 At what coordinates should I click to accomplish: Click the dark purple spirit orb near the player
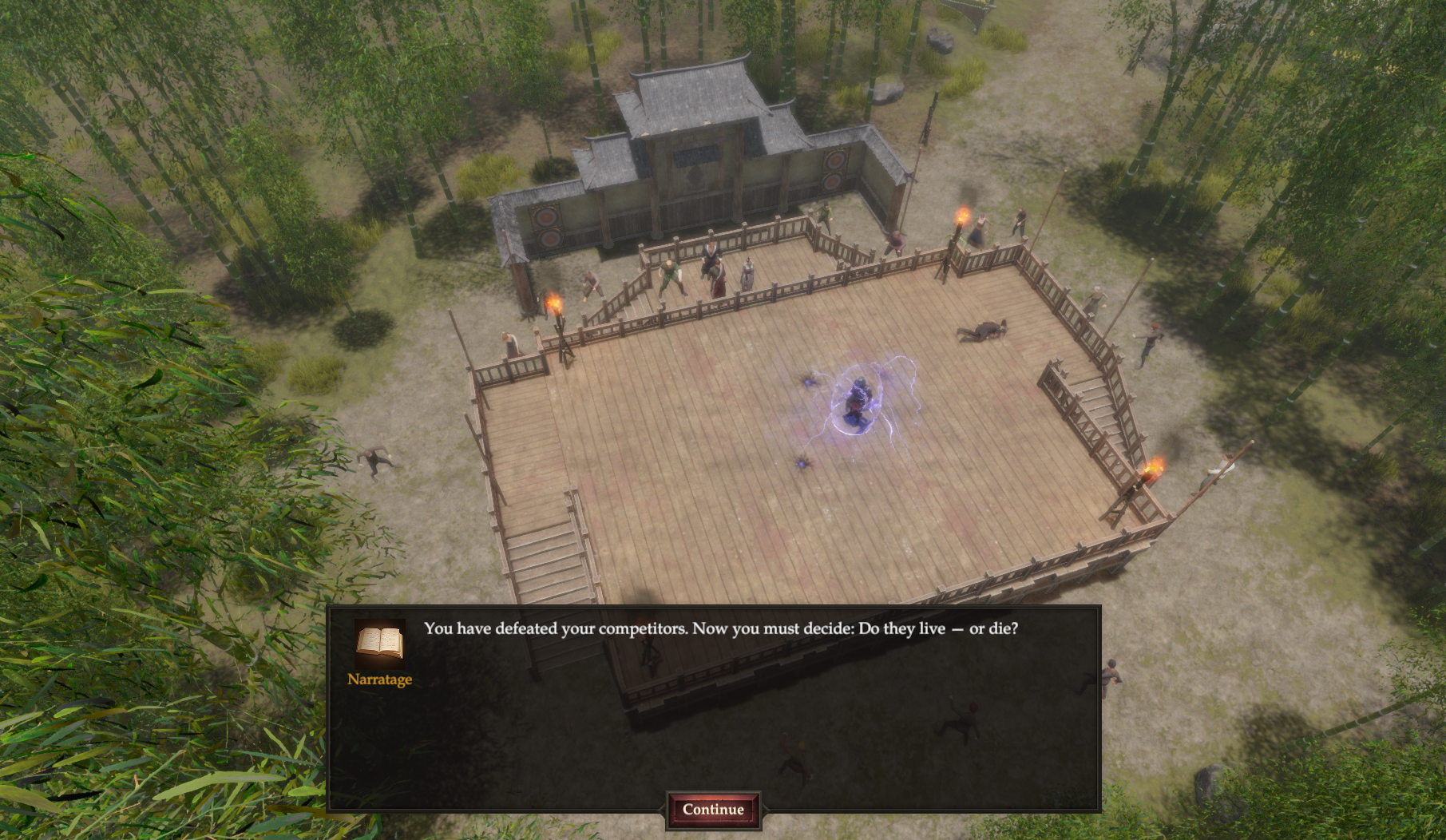(807, 382)
